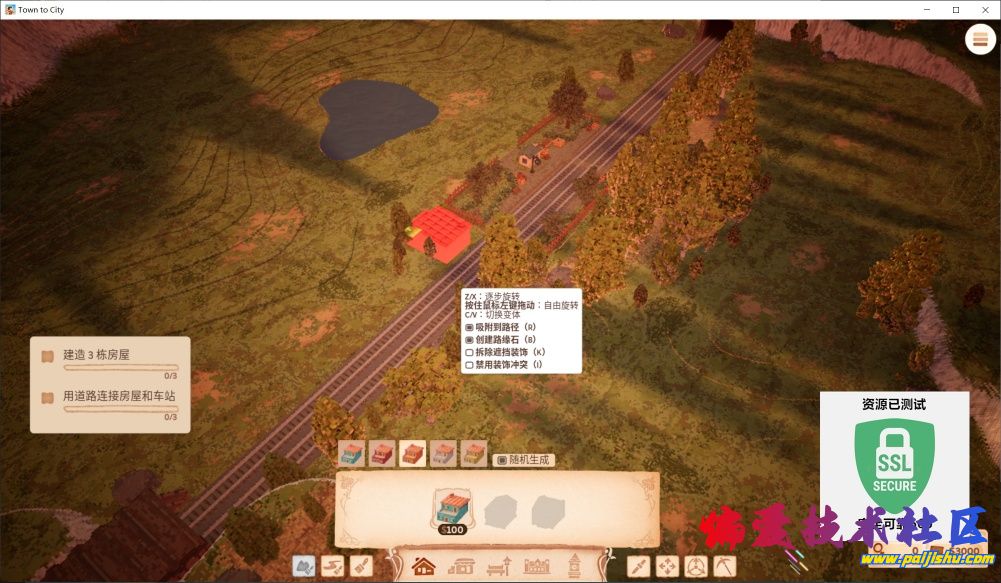
Task: Open the bench and lamp decorations tab
Action: (498, 567)
